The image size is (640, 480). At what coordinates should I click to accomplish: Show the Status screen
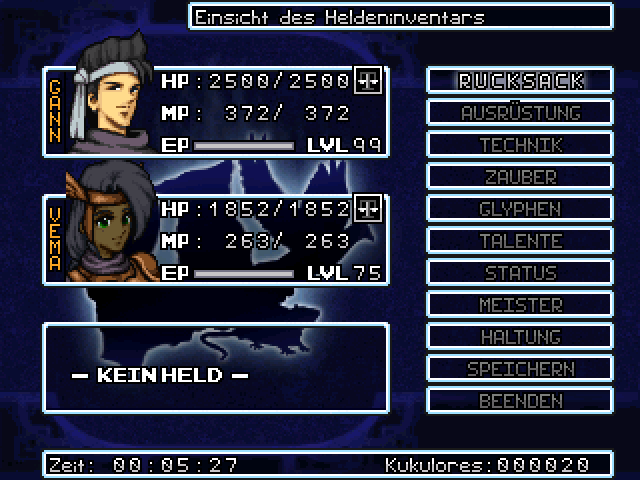(x=520, y=273)
